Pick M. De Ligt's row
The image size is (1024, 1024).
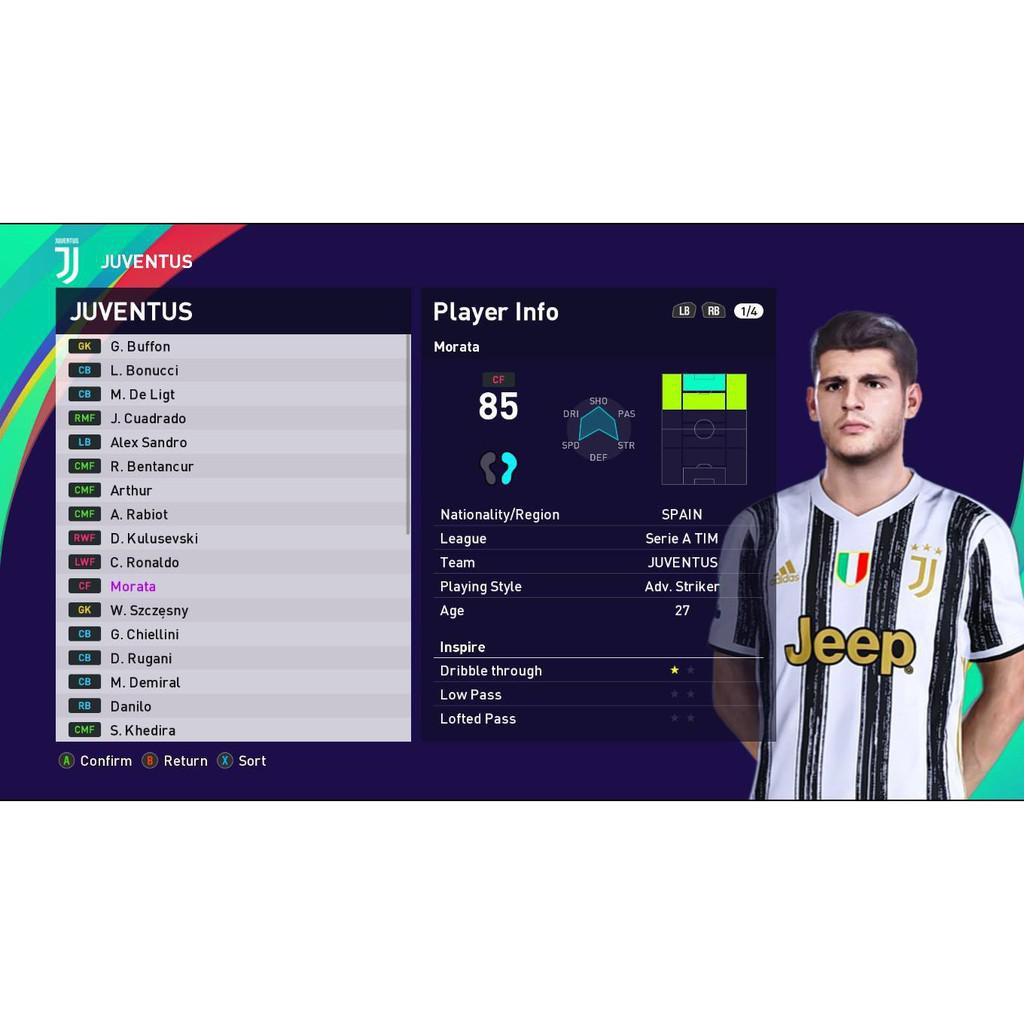tap(142, 394)
